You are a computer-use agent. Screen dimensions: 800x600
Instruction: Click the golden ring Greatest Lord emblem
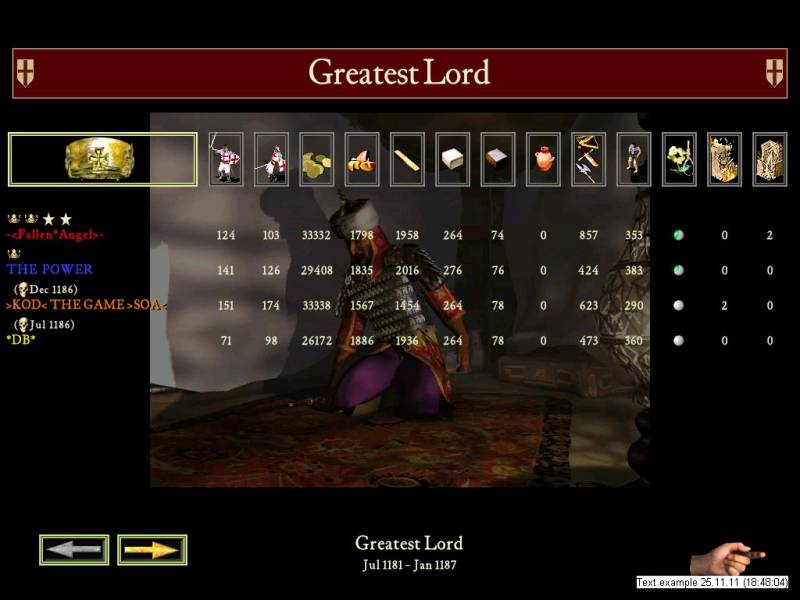tap(102, 159)
